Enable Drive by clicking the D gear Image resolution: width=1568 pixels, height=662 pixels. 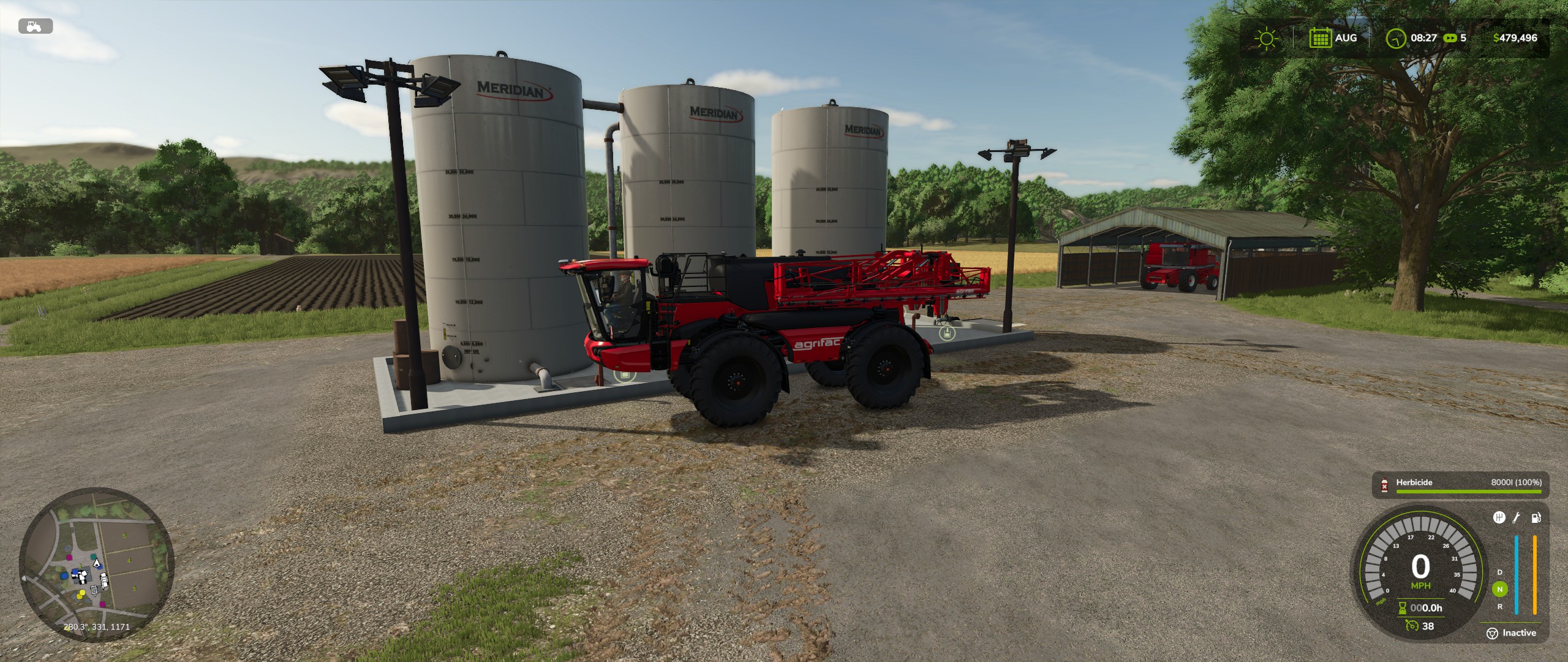coord(1499,573)
